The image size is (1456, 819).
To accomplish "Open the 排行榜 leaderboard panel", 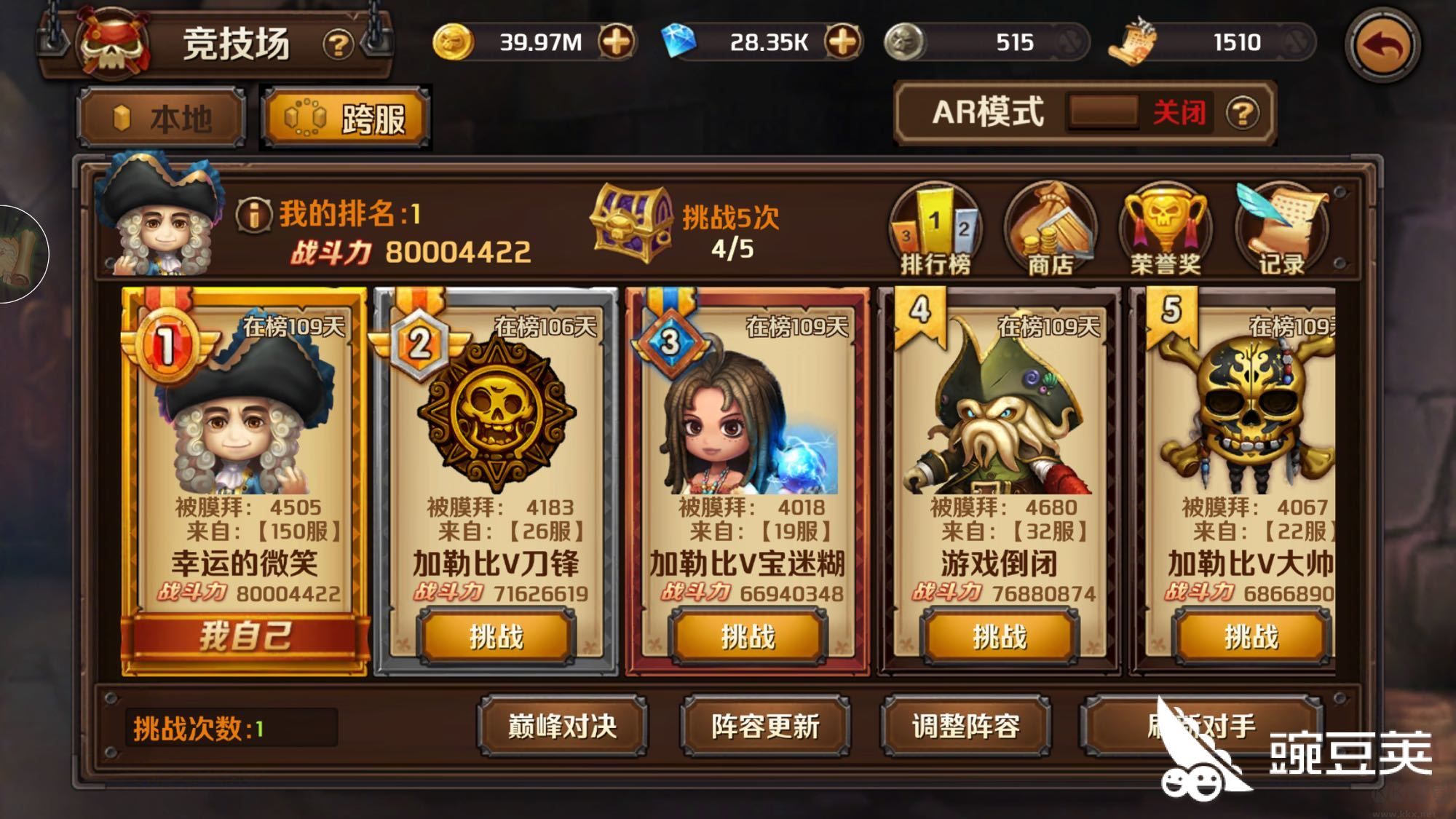I will coord(936,229).
